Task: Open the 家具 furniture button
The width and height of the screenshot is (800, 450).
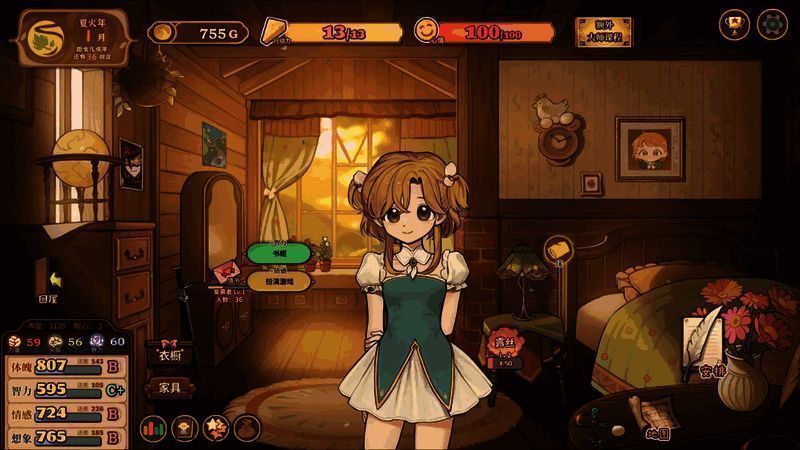Action: click(169, 386)
